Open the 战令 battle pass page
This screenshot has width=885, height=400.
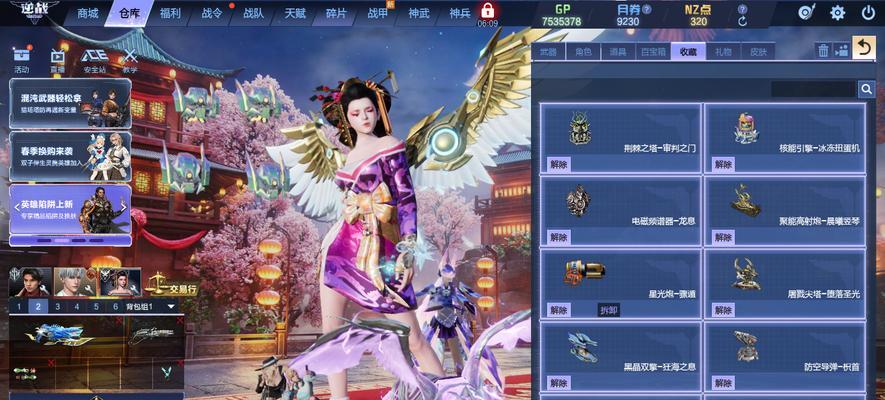point(212,13)
